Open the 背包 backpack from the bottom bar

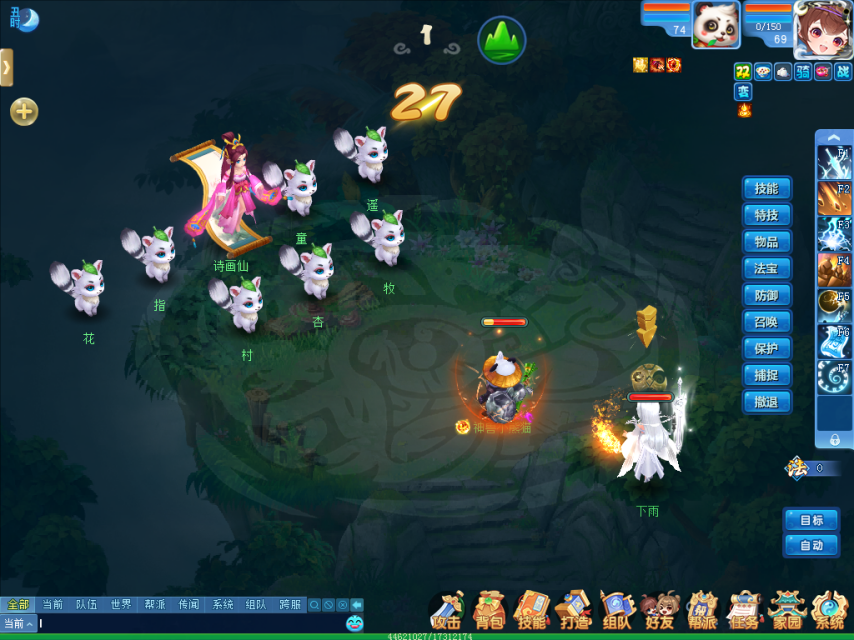coord(489,611)
